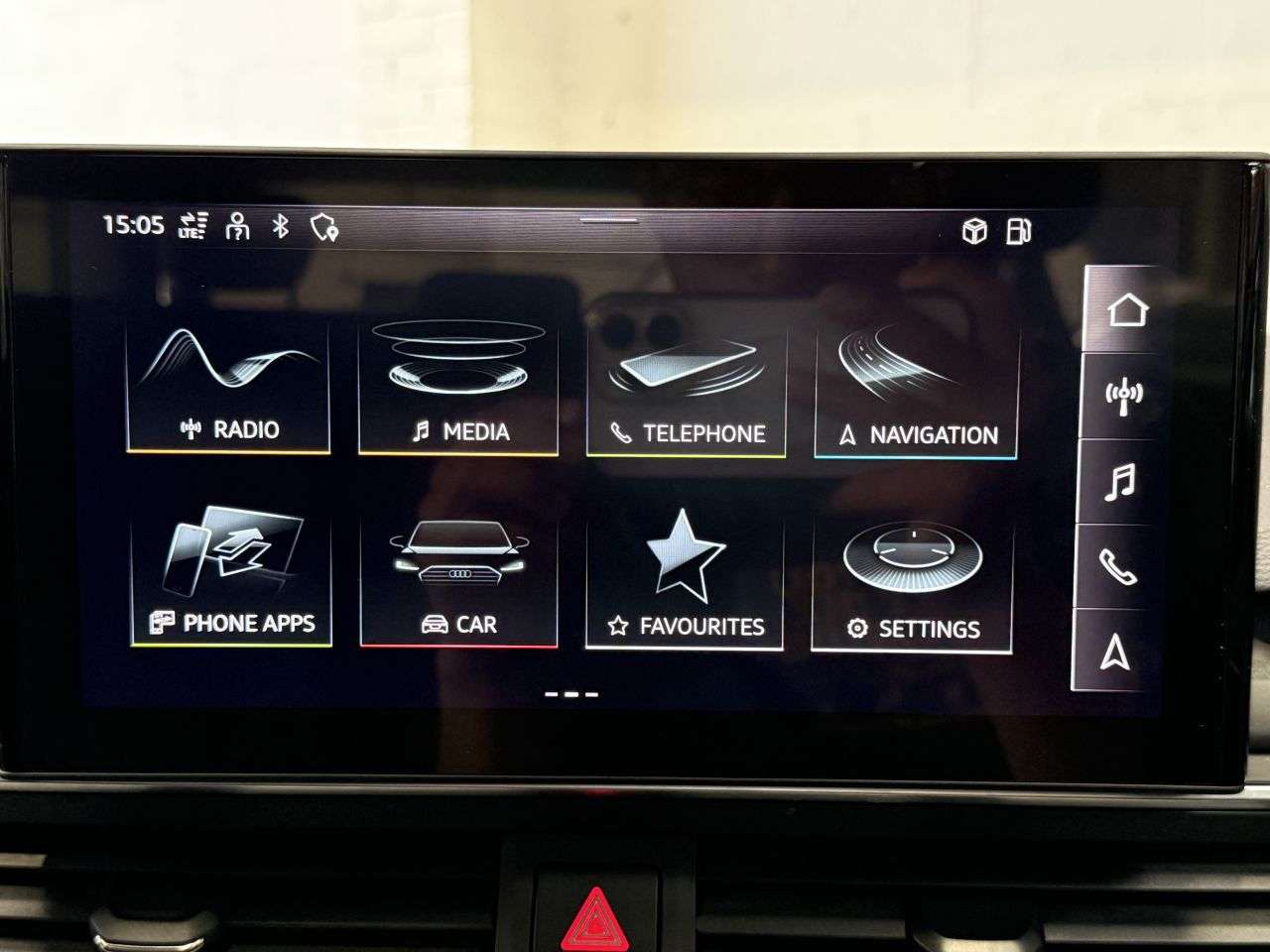The width and height of the screenshot is (1270, 952).
Task: Tap the home icon in side bar
Action: pyautogui.click(x=1126, y=309)
